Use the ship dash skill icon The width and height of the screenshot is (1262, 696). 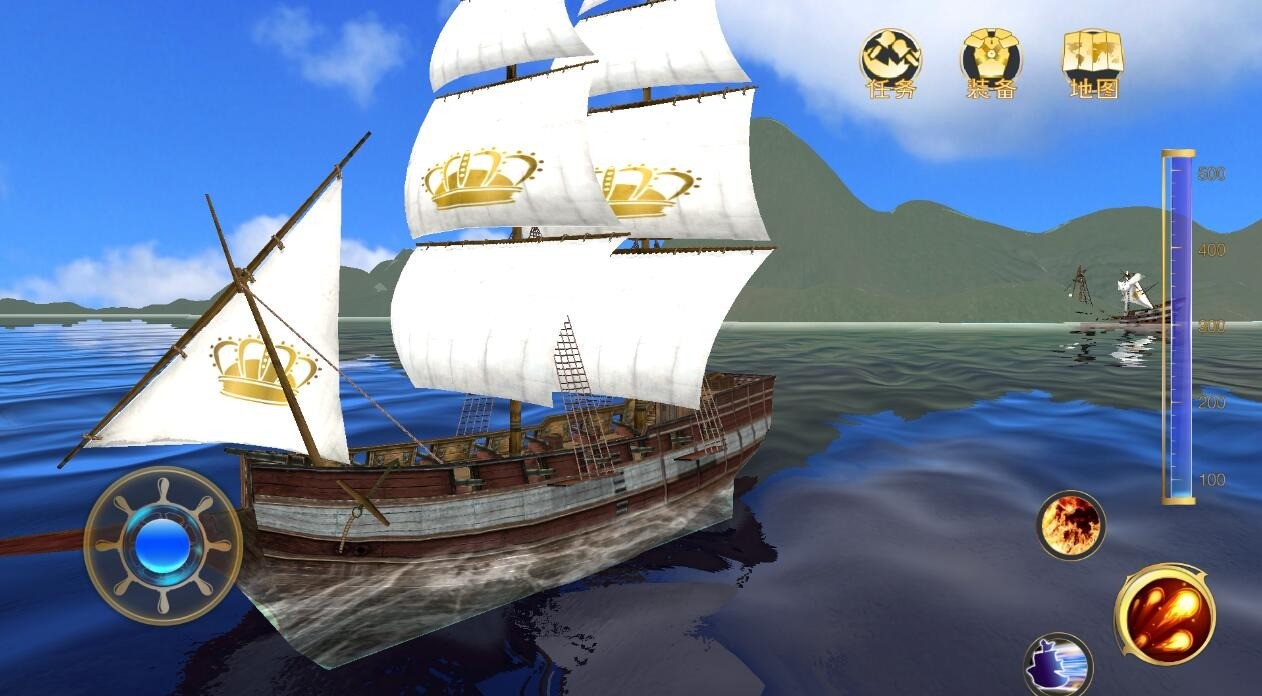1058,664
